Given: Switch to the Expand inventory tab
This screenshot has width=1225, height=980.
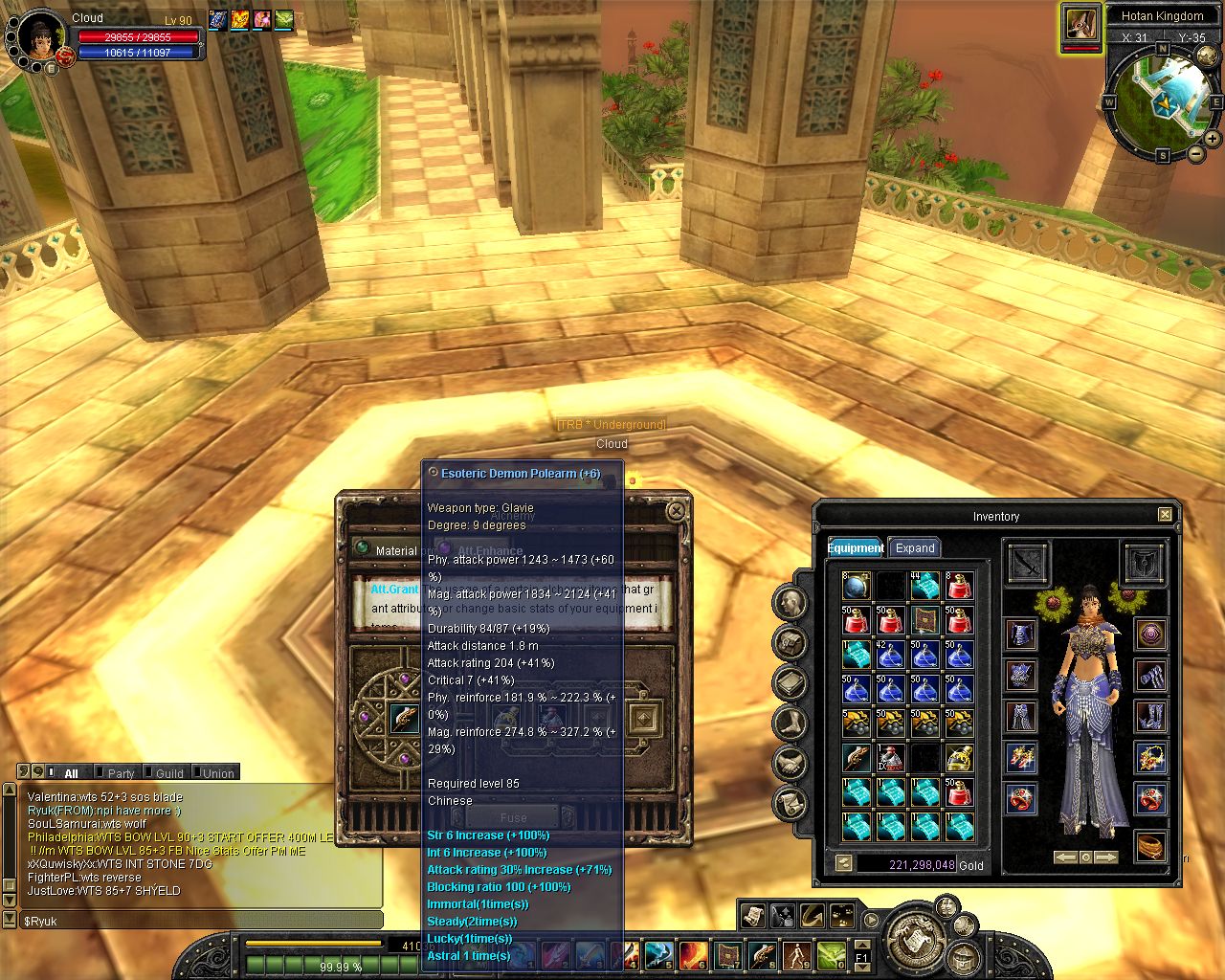Looking at the screenshot, I should pyautogui.click(x=914, y=548).
